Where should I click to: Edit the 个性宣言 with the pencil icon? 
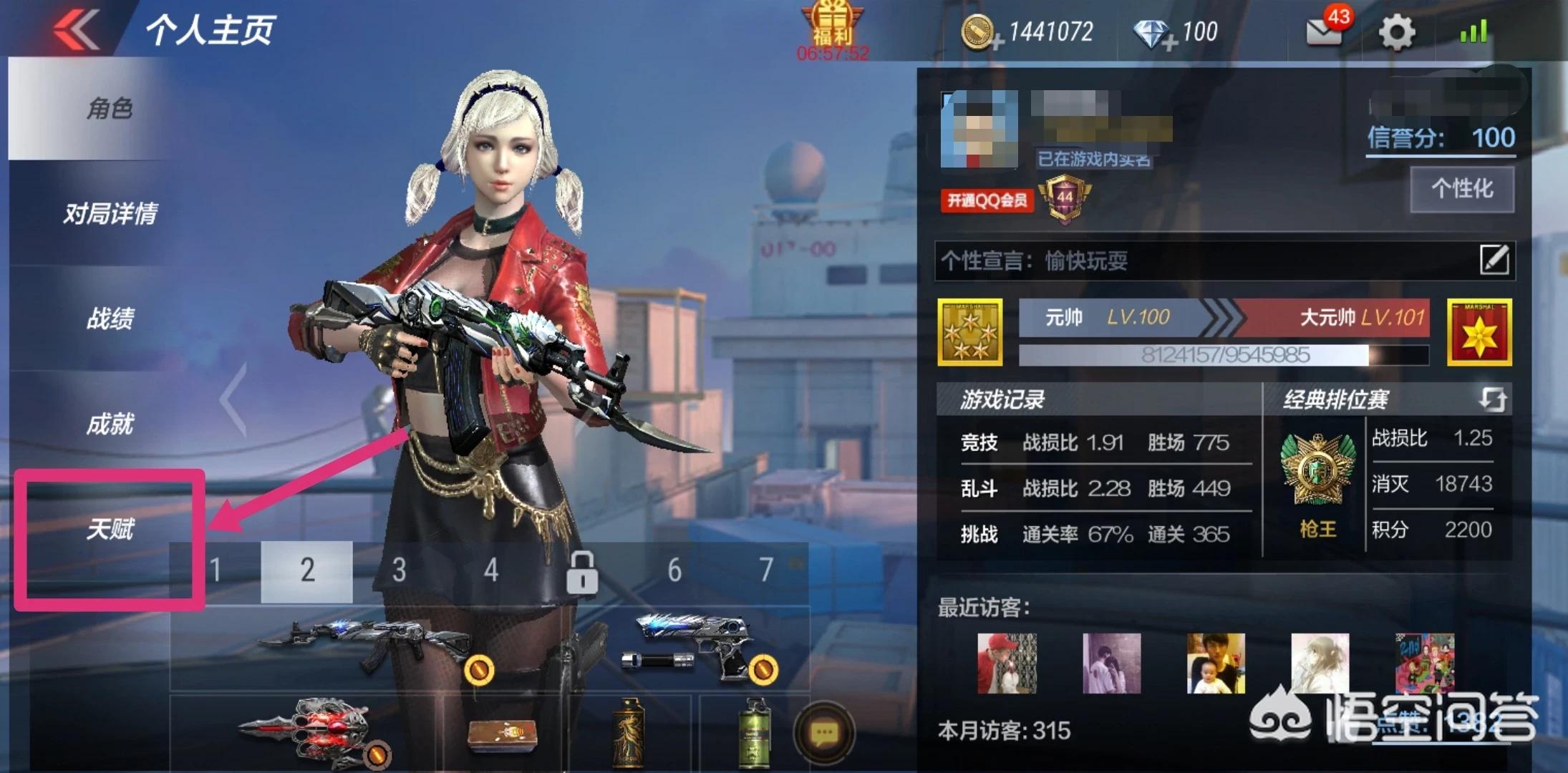pos(1494,259)
